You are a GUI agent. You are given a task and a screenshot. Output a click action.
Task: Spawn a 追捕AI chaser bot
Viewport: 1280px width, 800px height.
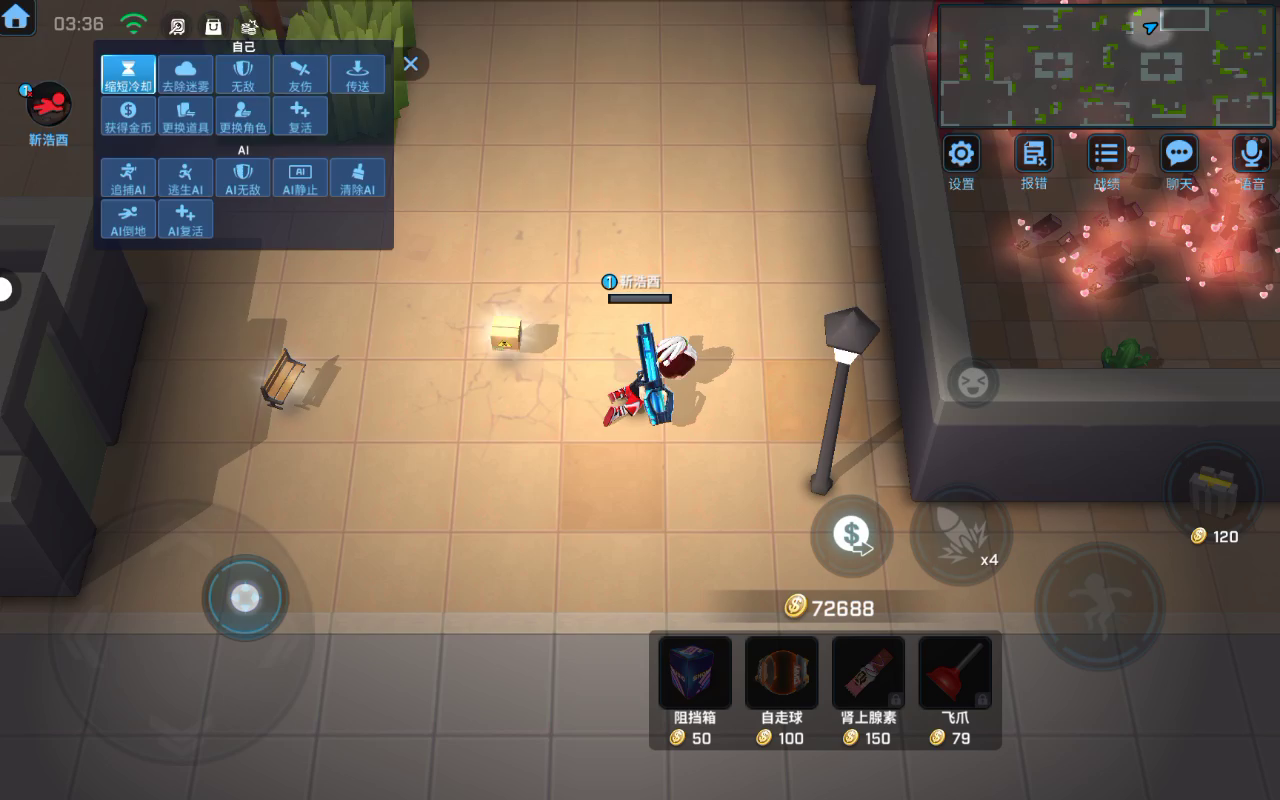(x=128, y=178)
